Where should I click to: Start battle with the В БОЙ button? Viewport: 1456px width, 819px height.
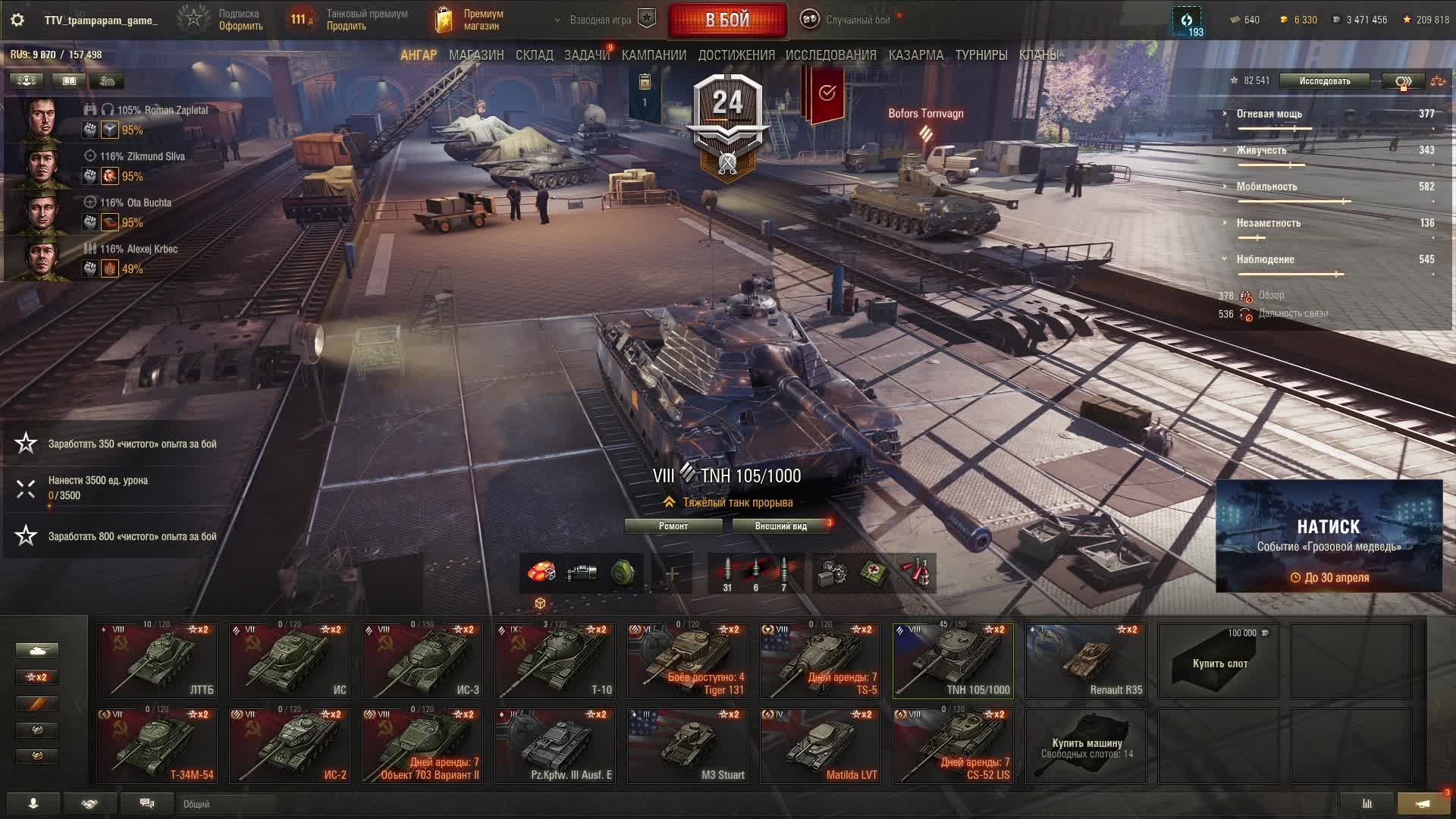[727, 20]
